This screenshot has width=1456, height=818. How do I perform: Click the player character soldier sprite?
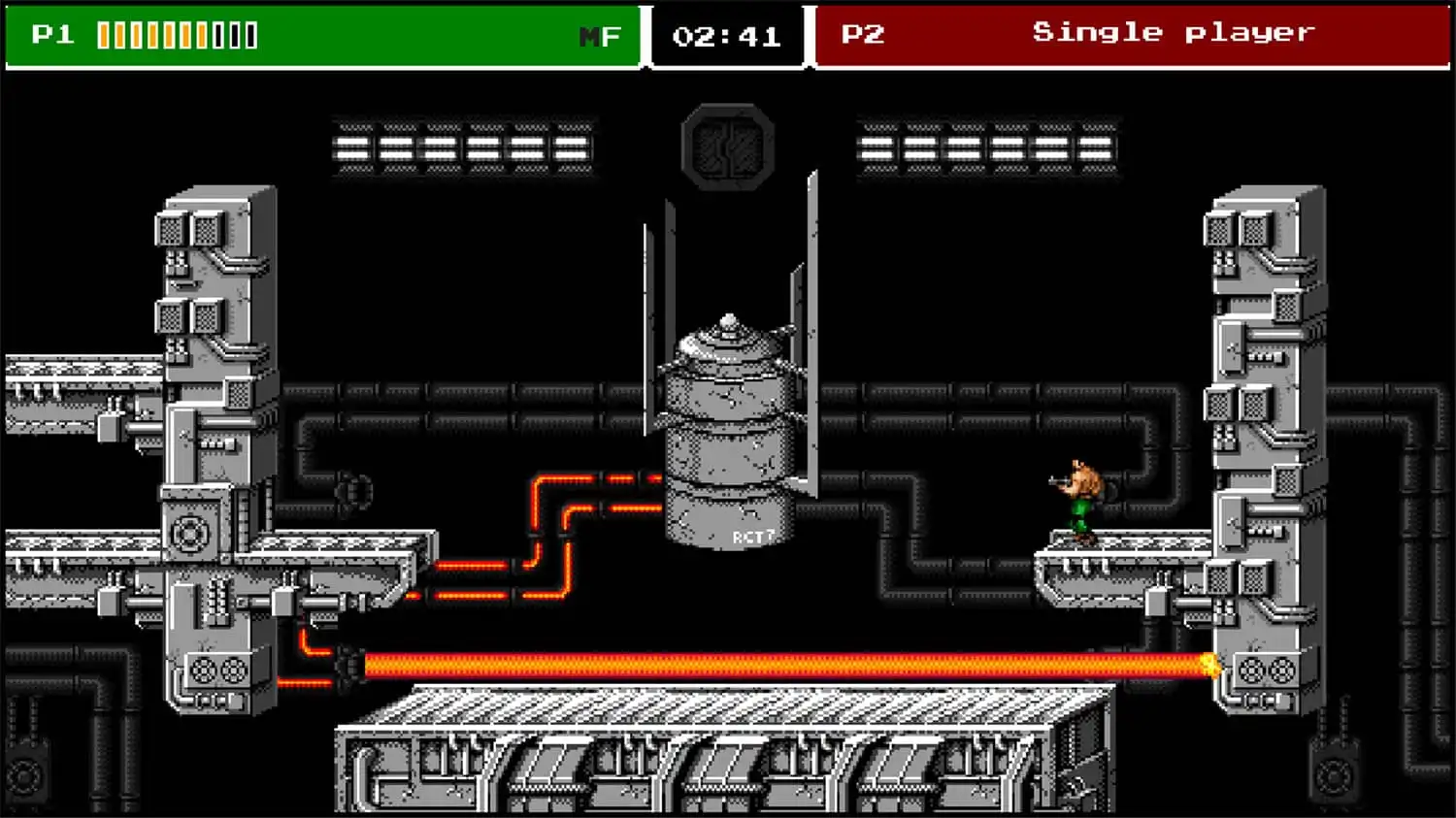coord(1080,495)
